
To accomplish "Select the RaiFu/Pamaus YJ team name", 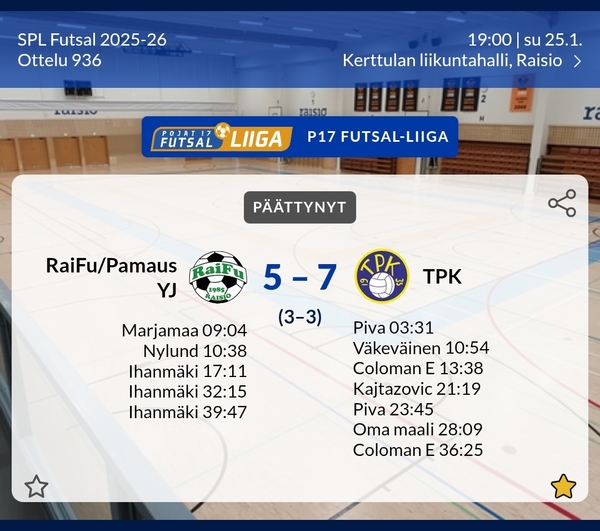I will (x=111, y=276).
